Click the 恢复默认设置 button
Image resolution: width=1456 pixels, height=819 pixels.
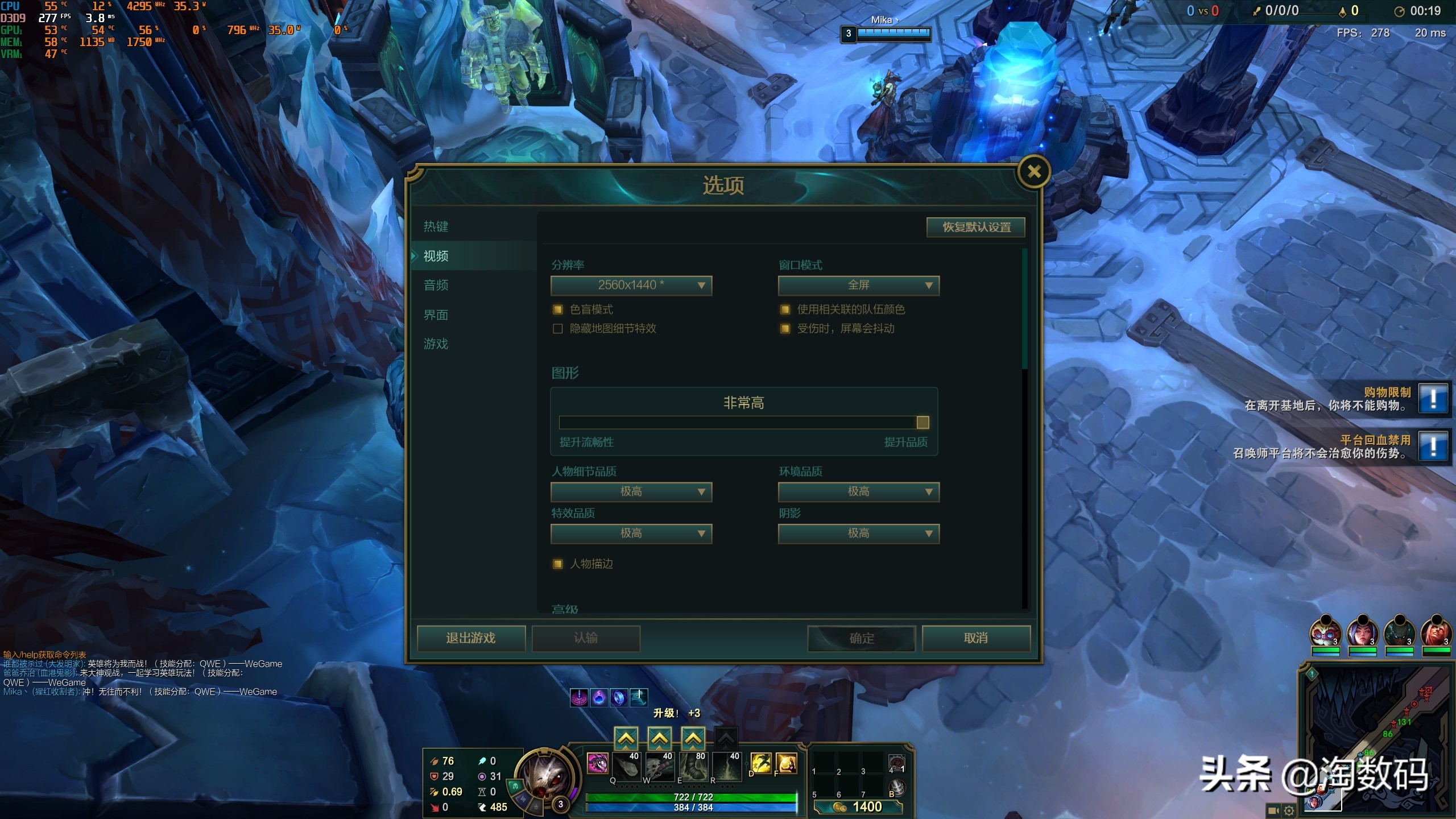pos(975,227)
